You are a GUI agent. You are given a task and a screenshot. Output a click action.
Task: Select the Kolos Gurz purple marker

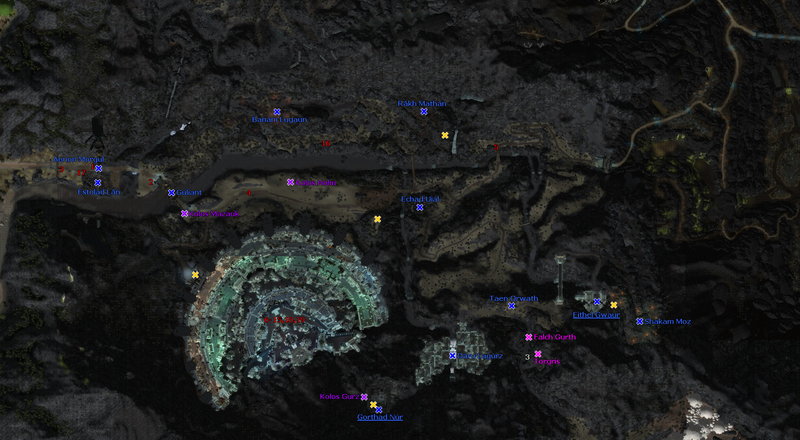click(x=364, y=397)
